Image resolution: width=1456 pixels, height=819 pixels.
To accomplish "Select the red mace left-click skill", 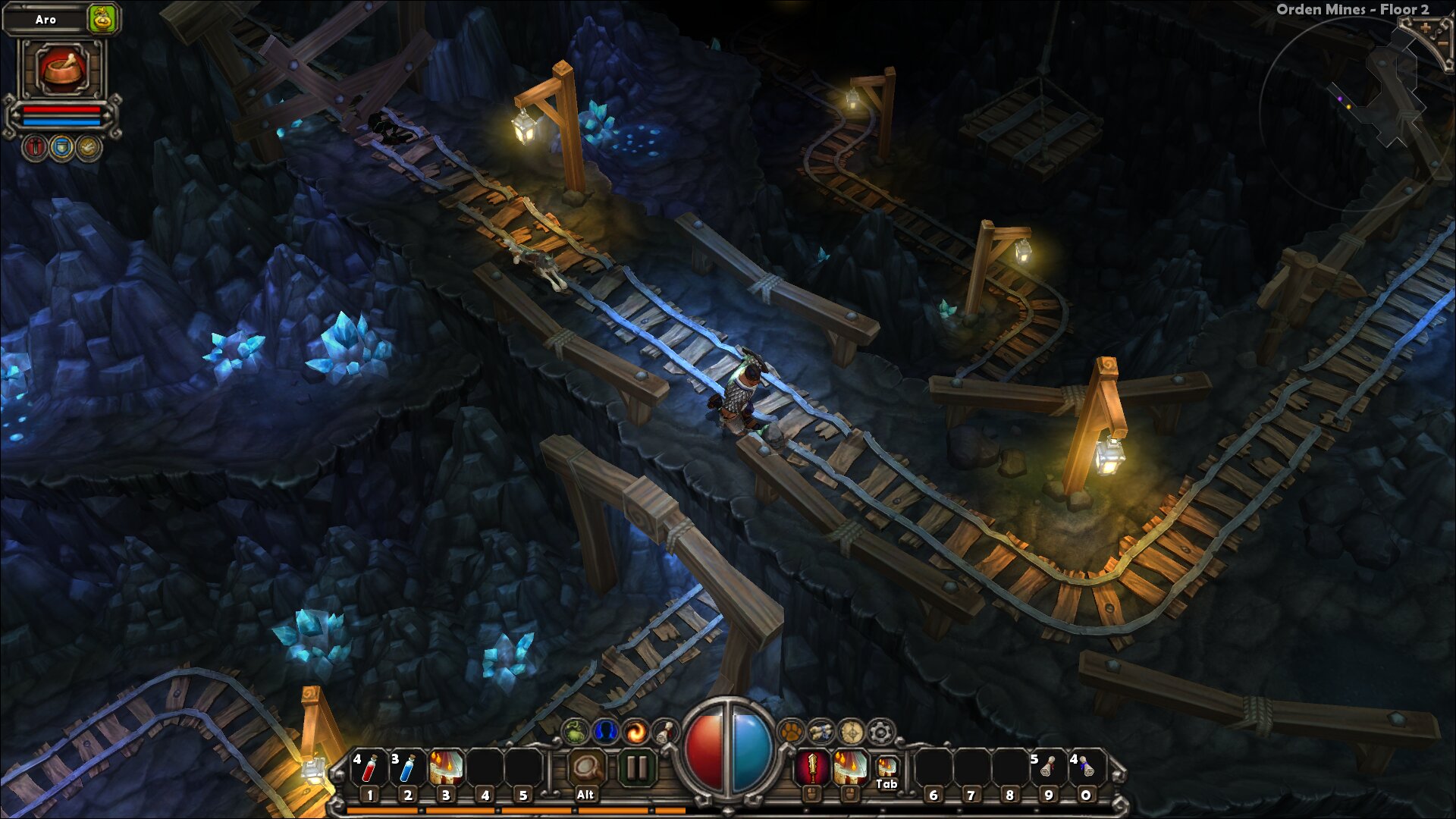I will (811, 768).
